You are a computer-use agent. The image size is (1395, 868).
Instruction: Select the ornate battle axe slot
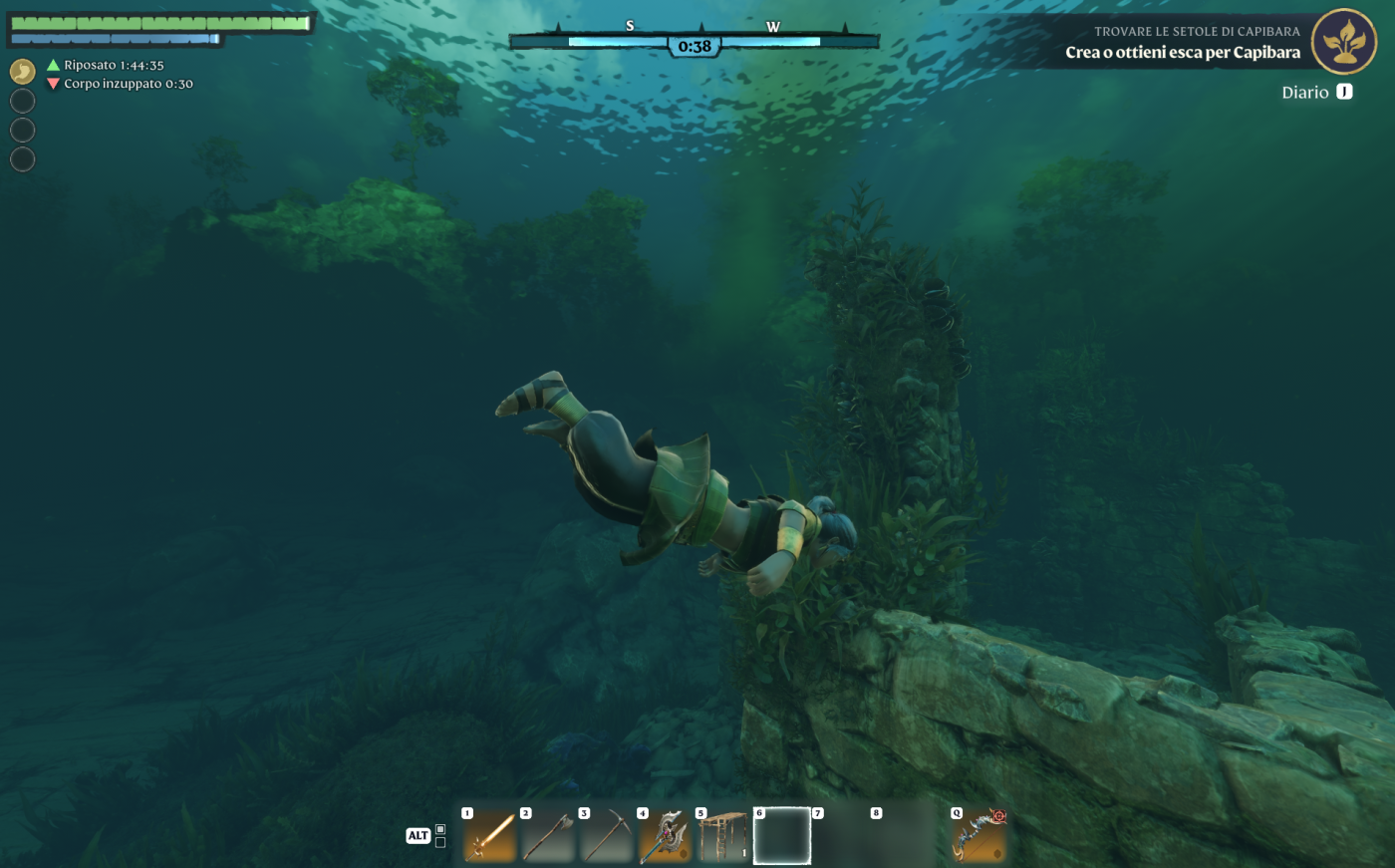[665, 835]
